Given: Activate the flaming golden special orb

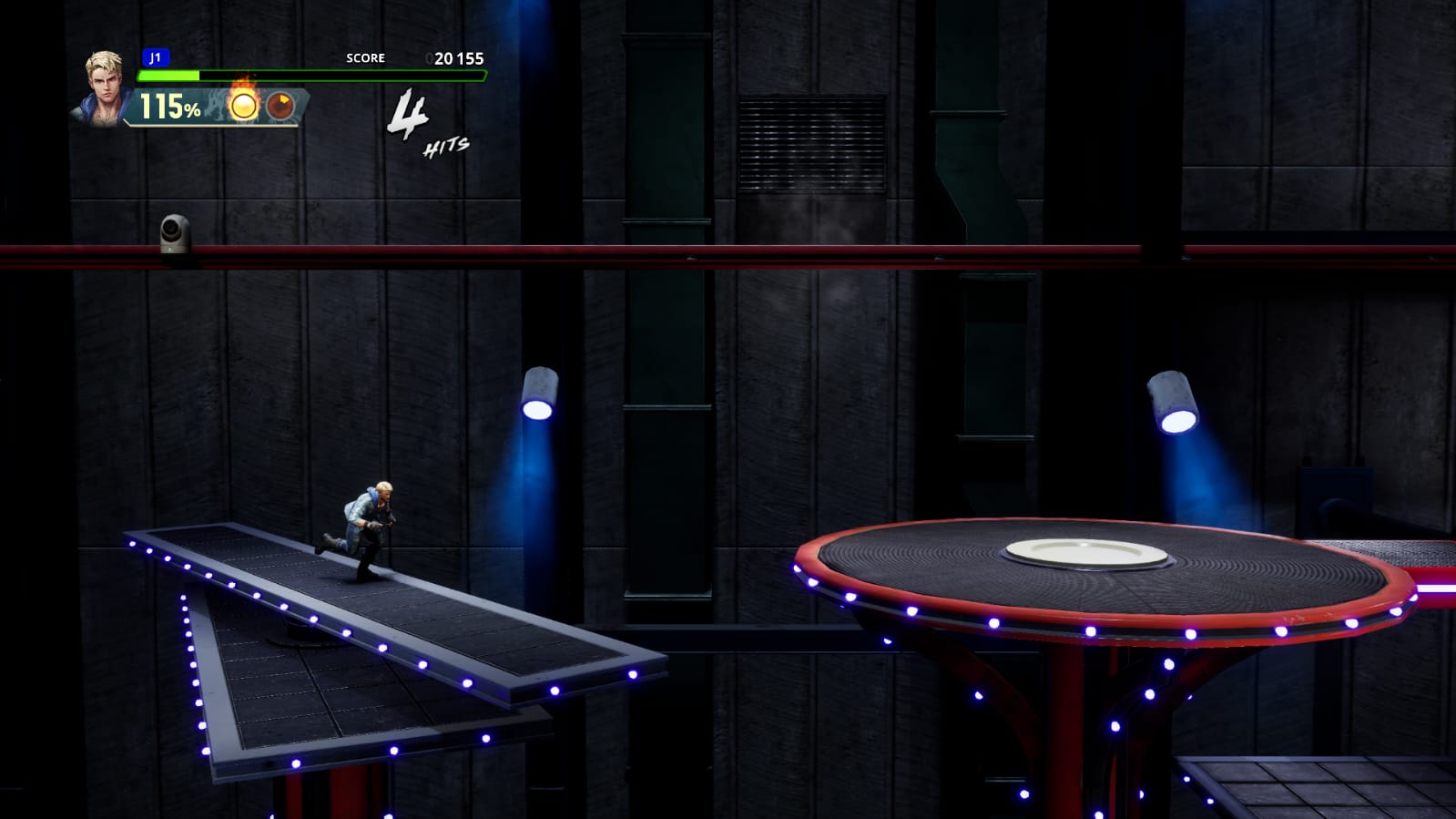Looking at the screenshot, I should click(243, 106).
